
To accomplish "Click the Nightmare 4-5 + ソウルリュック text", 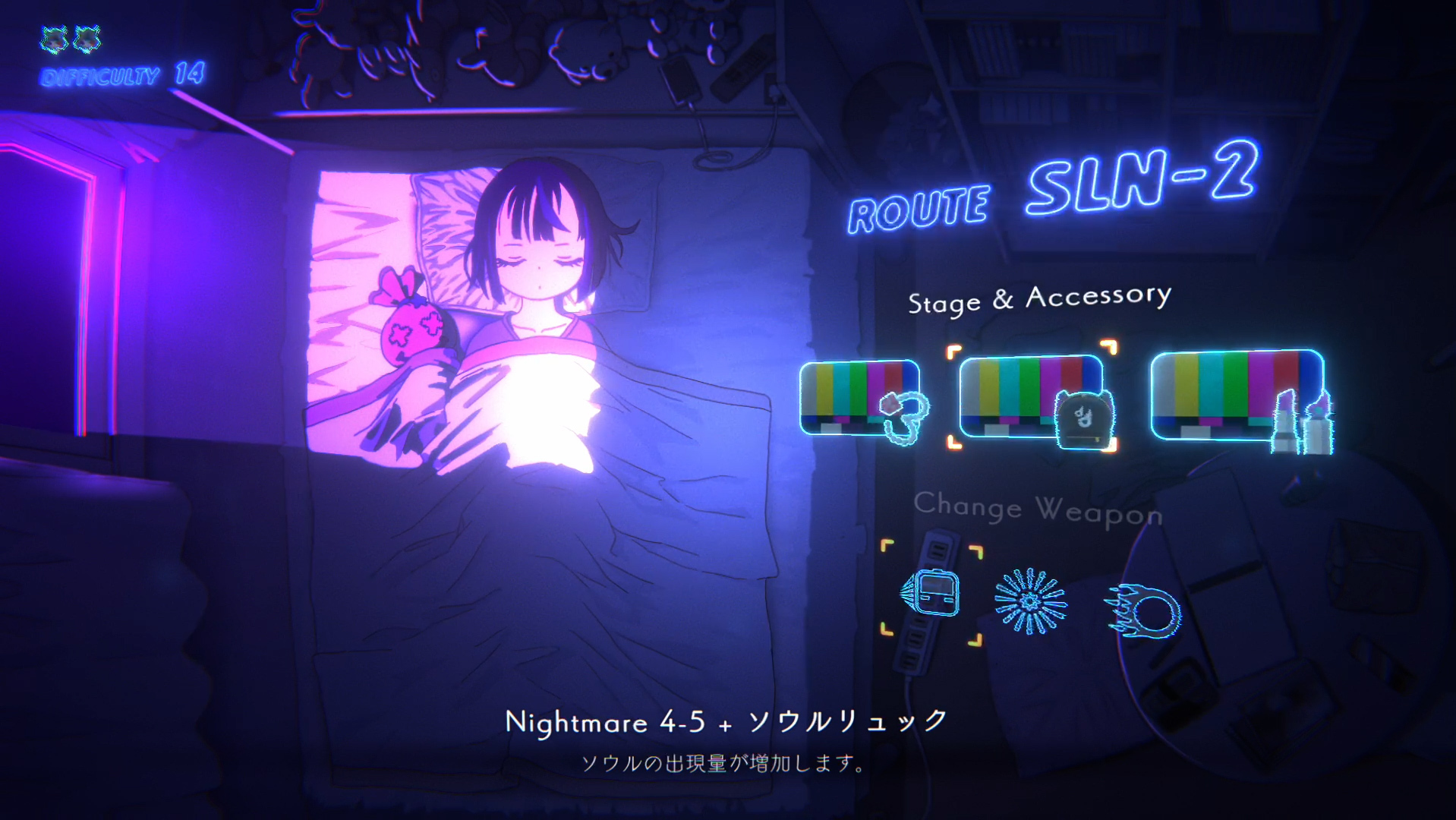I will pos(726,723).
